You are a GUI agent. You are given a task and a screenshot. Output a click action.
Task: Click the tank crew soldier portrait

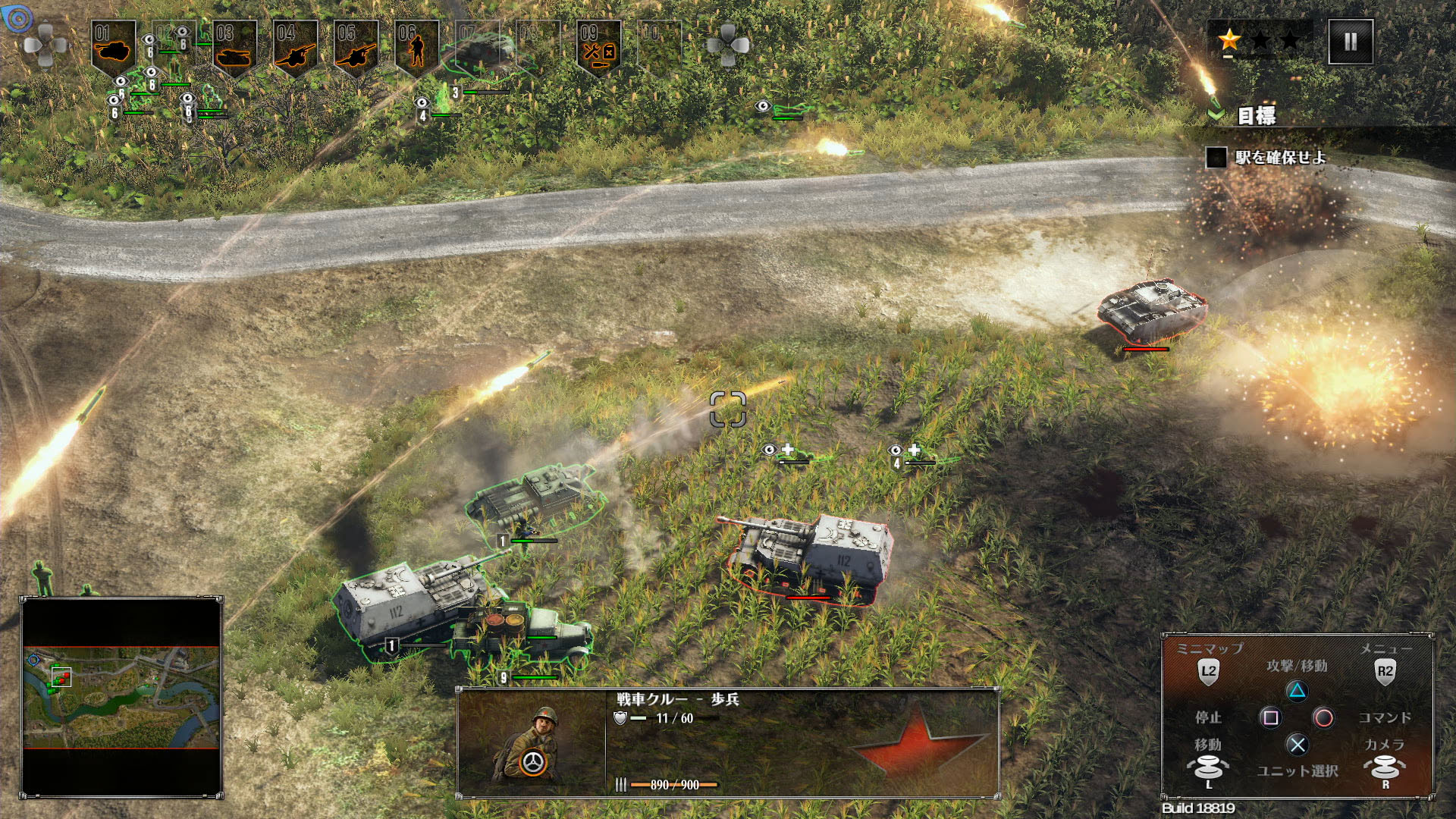531,743
